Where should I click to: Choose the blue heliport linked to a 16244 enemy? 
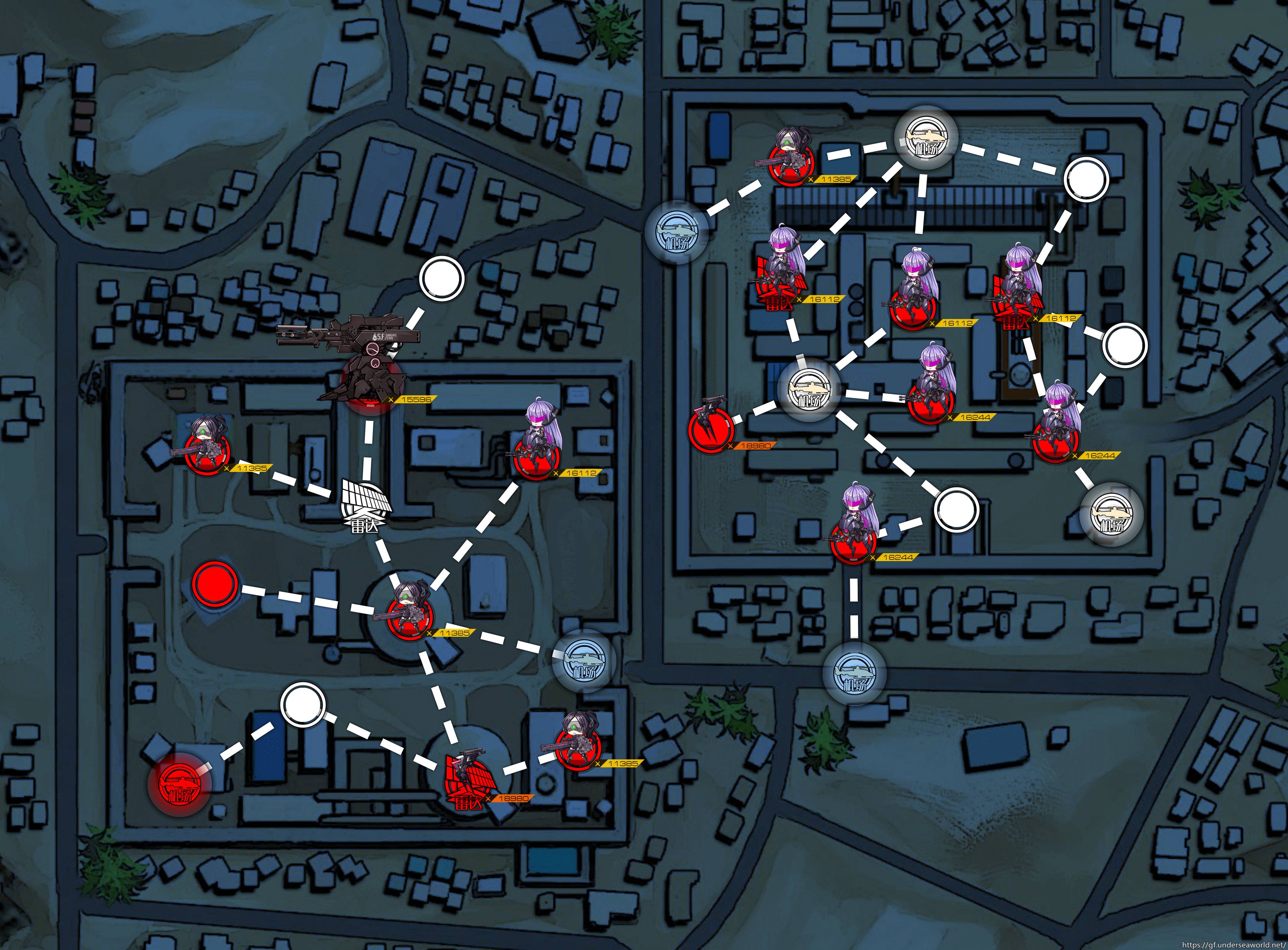854,674
